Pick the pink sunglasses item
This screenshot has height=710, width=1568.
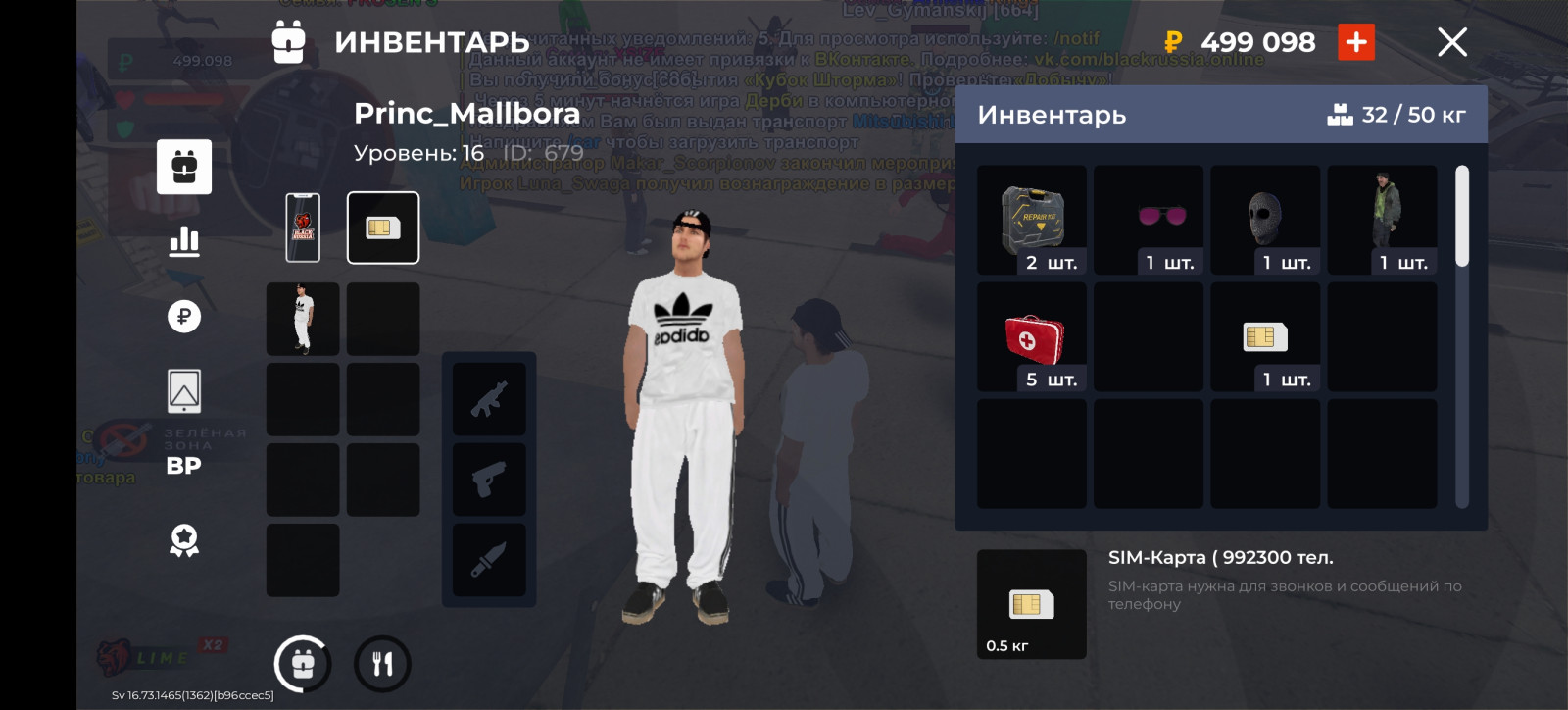coord(1149,220)
